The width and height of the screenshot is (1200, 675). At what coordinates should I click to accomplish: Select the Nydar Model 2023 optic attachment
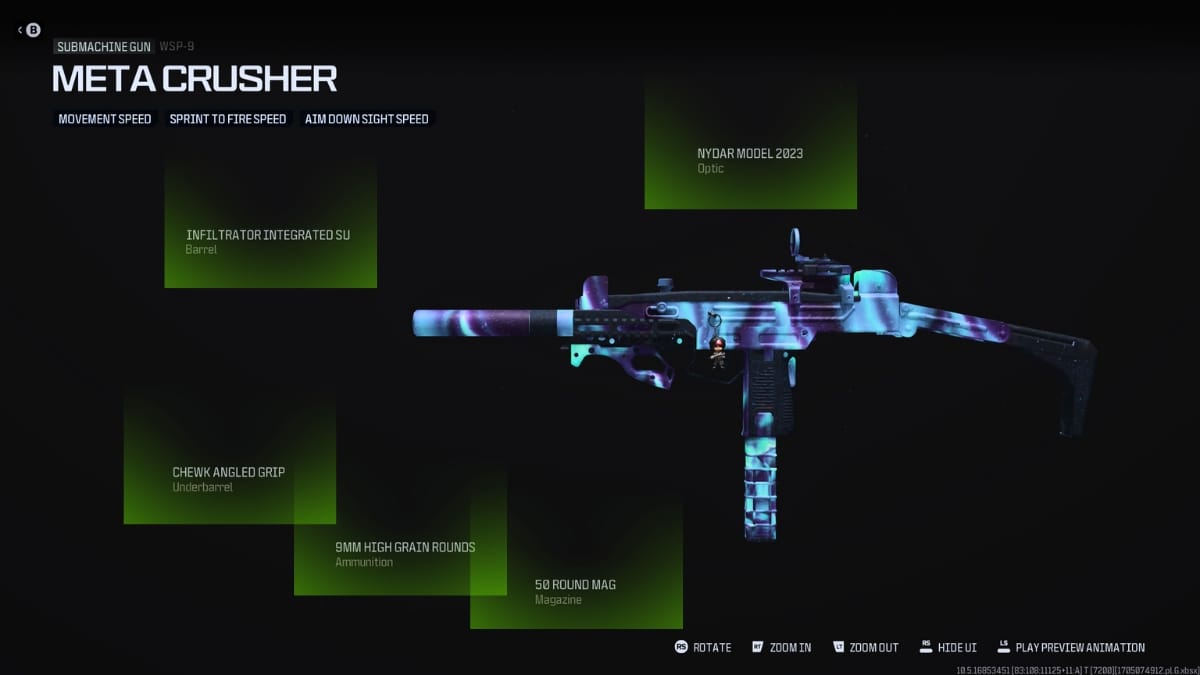tap(750, 160)
